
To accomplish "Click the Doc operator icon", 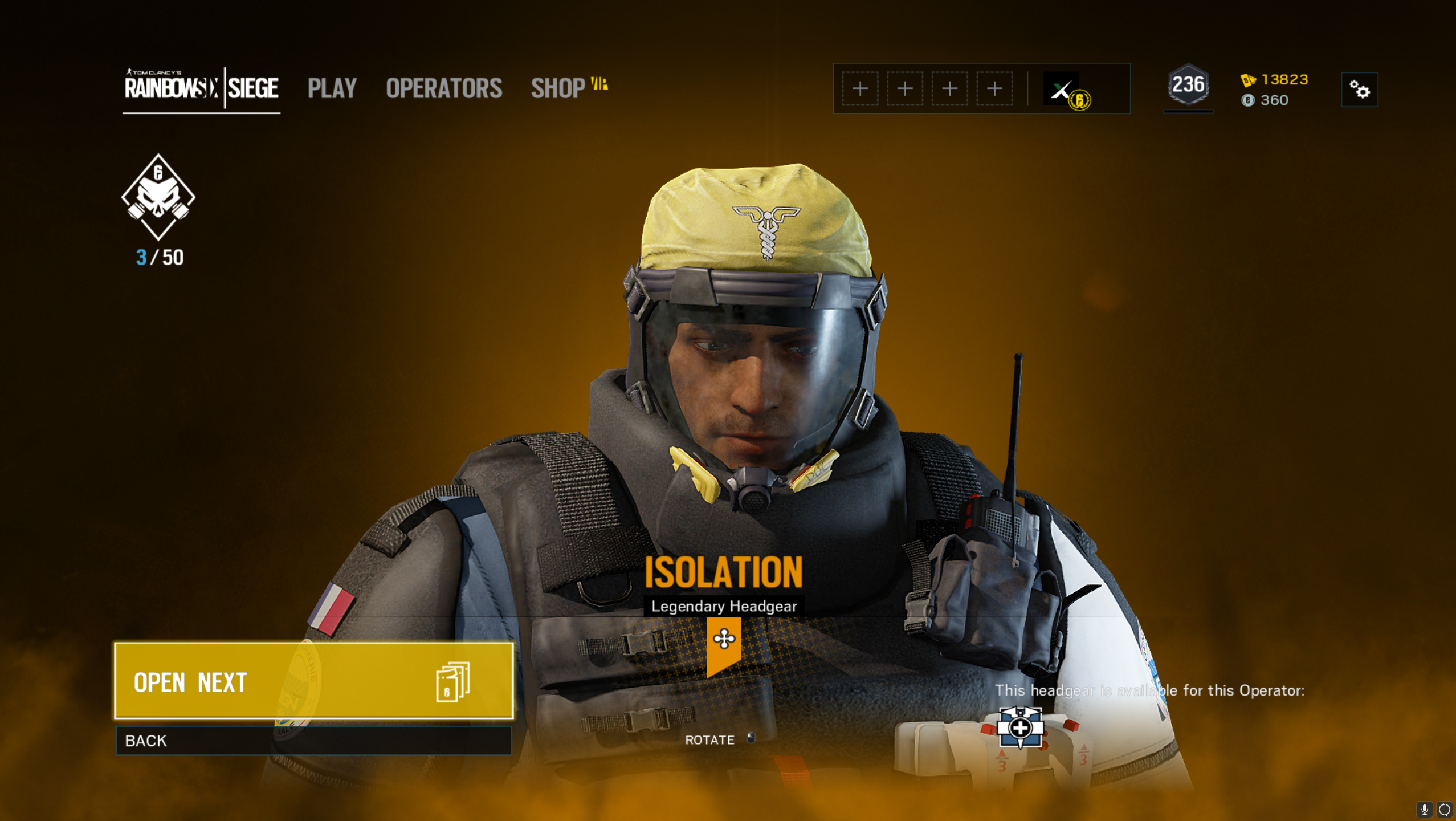I will click(x=1020, y=727).
